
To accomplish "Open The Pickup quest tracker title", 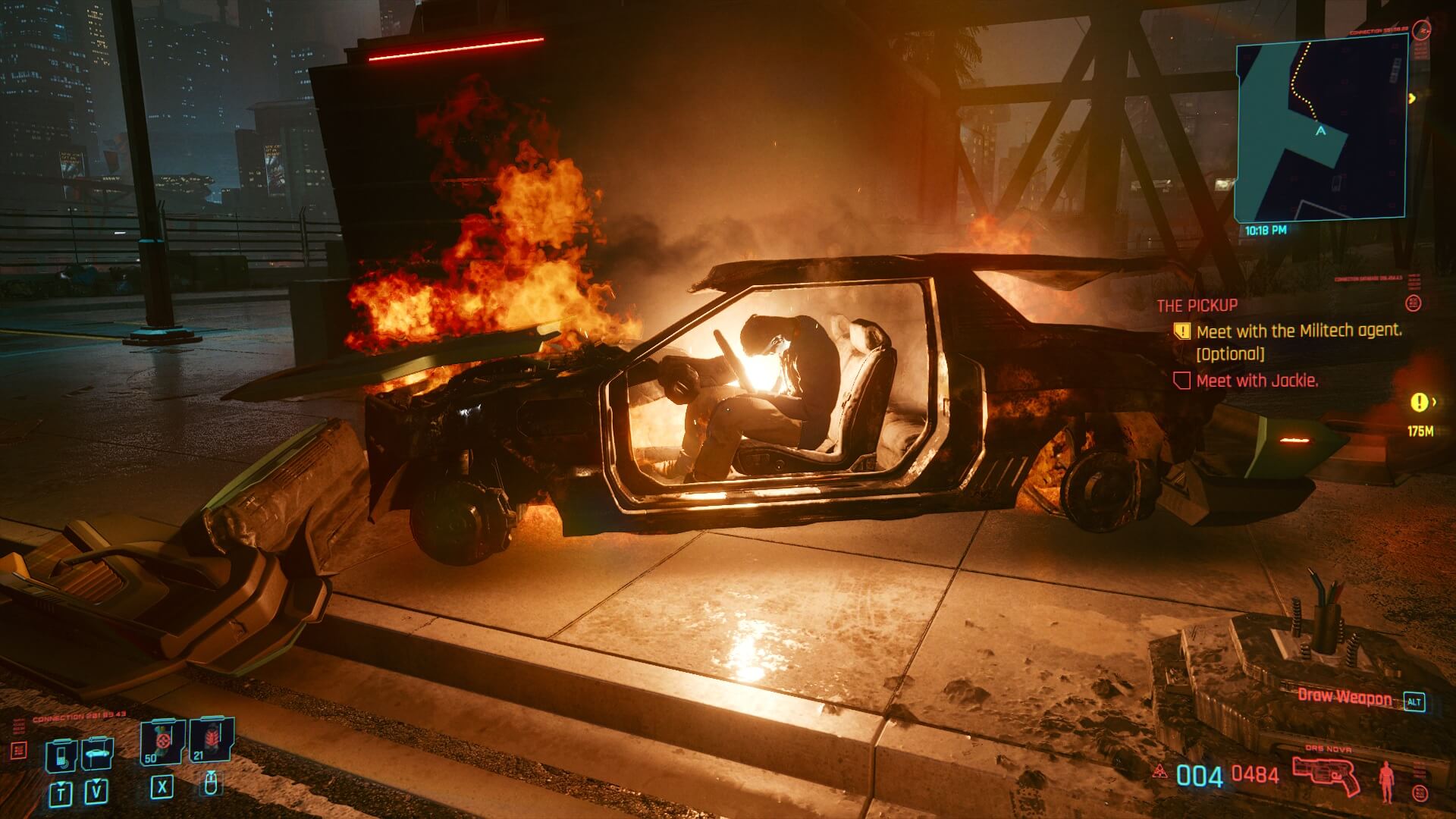I will click(x=1197, y=306).
